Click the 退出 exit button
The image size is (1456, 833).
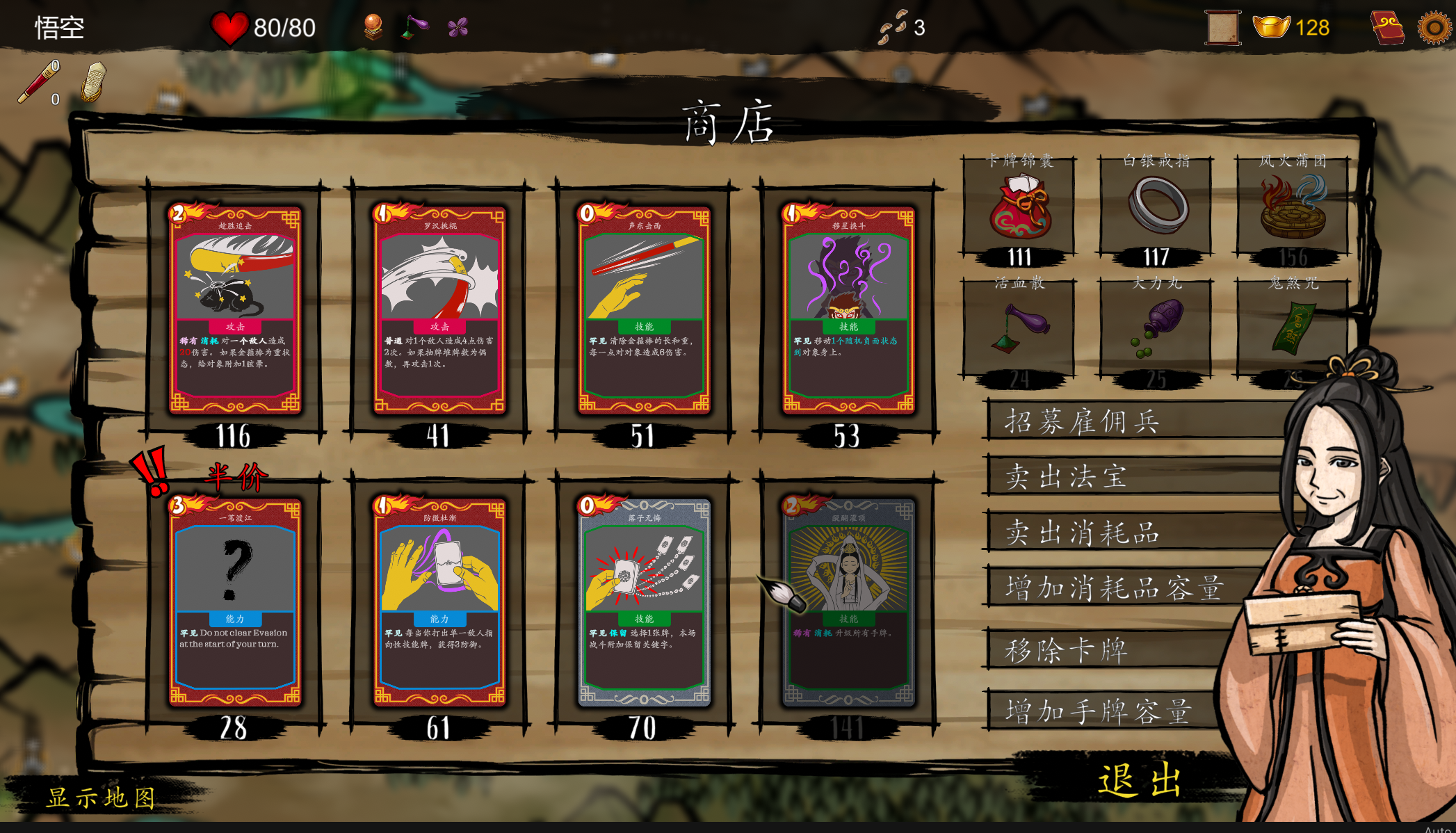click(1139, 779)
